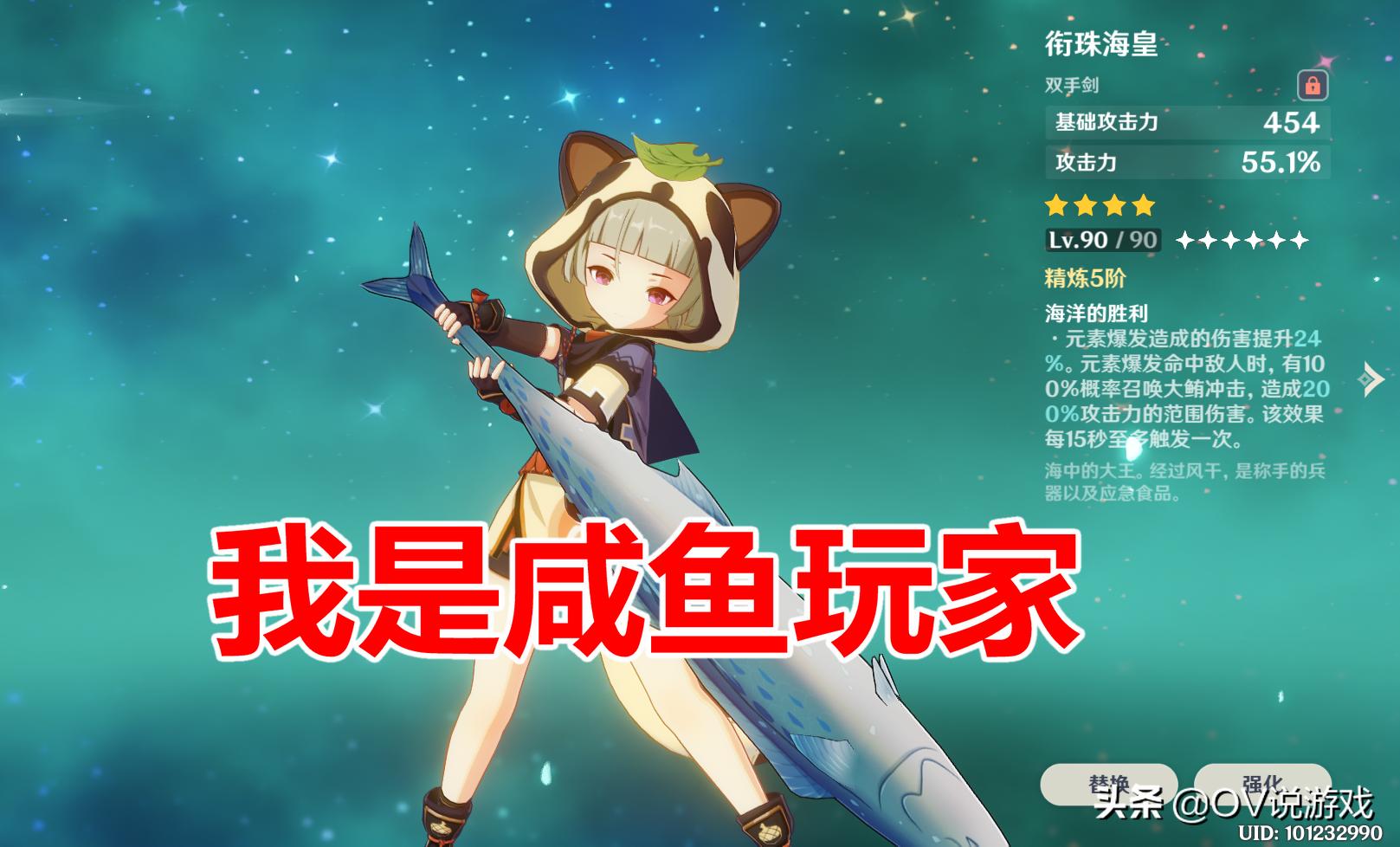Click the first gold rarity star
This screenshot has height=847, width=1400.
pyautogui.click(x=1056, y=205)
